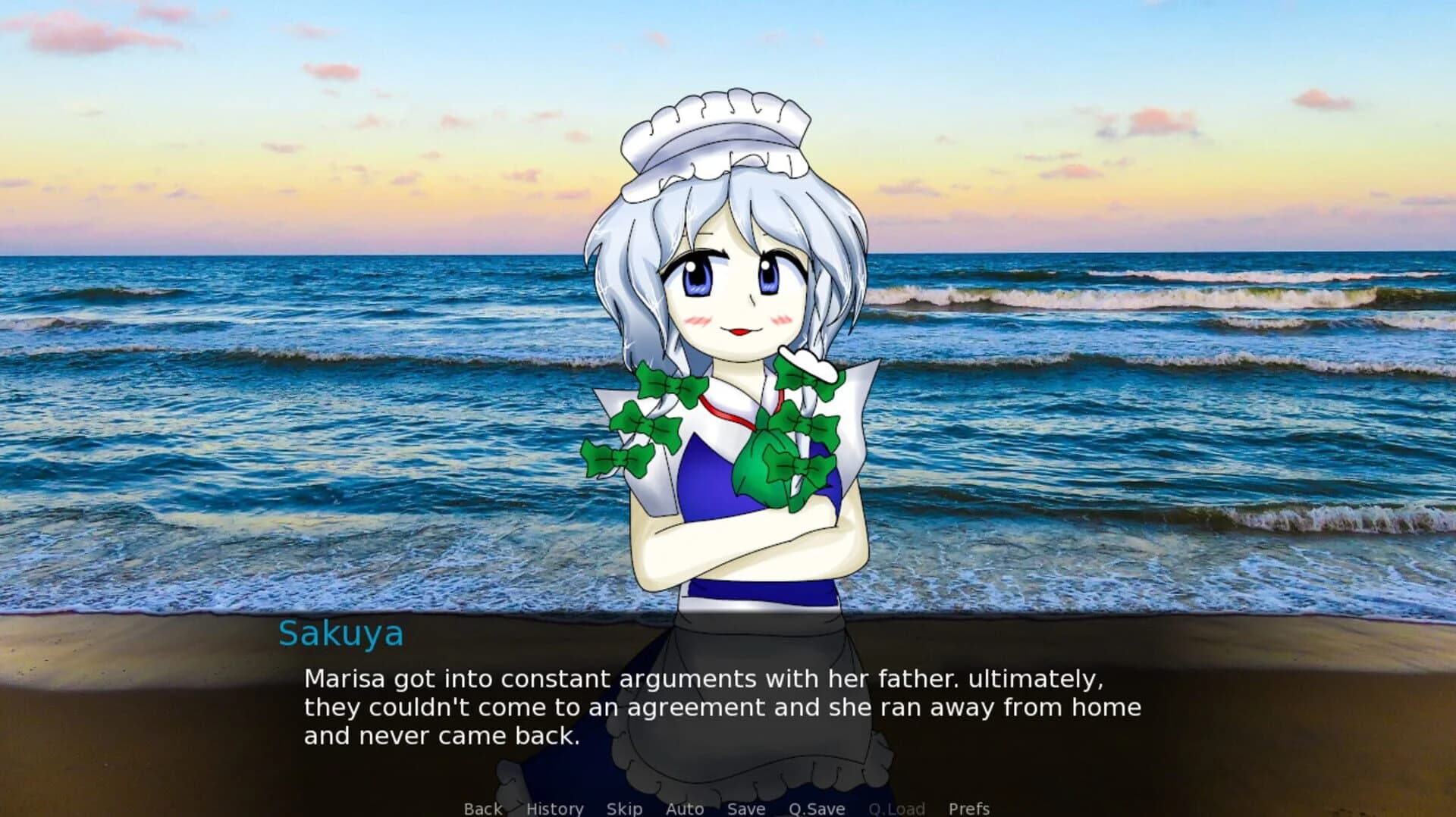Load the quick save with Q.Load
Viewport: 1456px width, 817px height.
click(897, 808)
